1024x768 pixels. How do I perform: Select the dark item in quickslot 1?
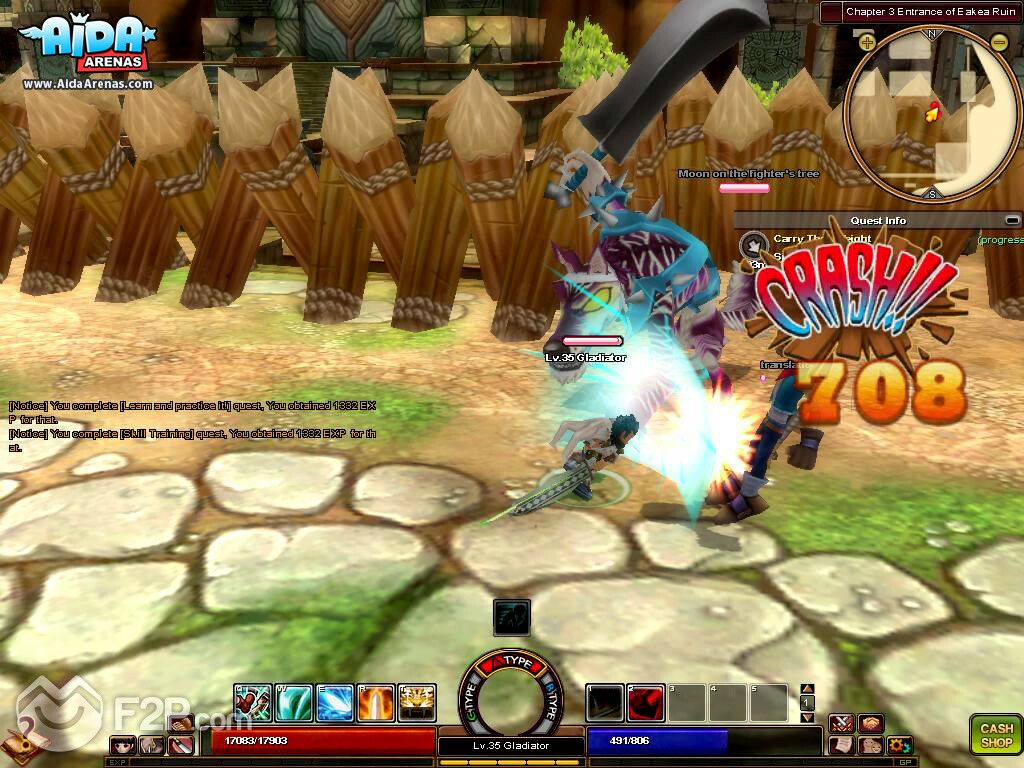(604, 702)
